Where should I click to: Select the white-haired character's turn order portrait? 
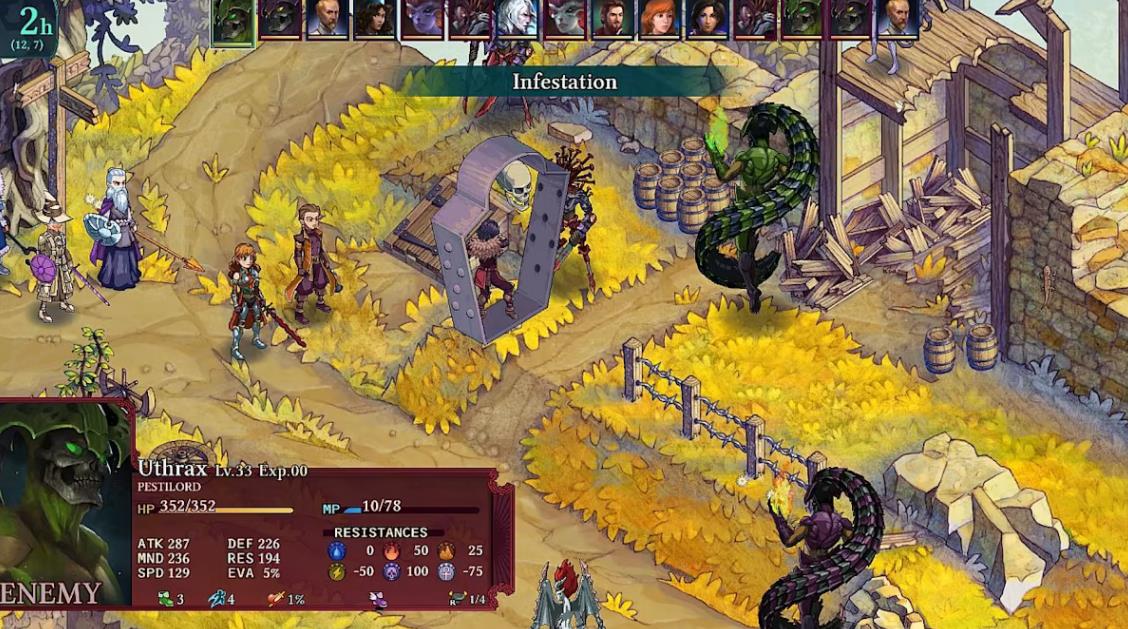click(517, 19)
